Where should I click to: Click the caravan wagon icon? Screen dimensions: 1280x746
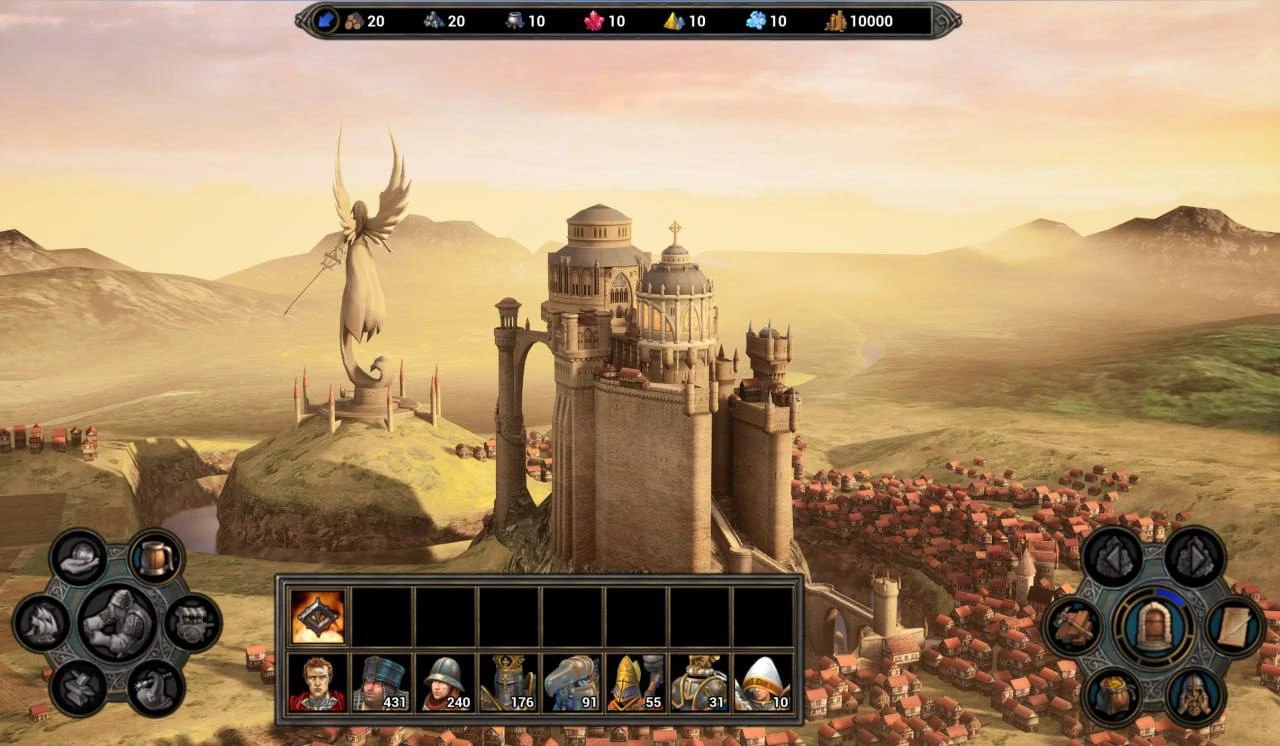(191, 620)
